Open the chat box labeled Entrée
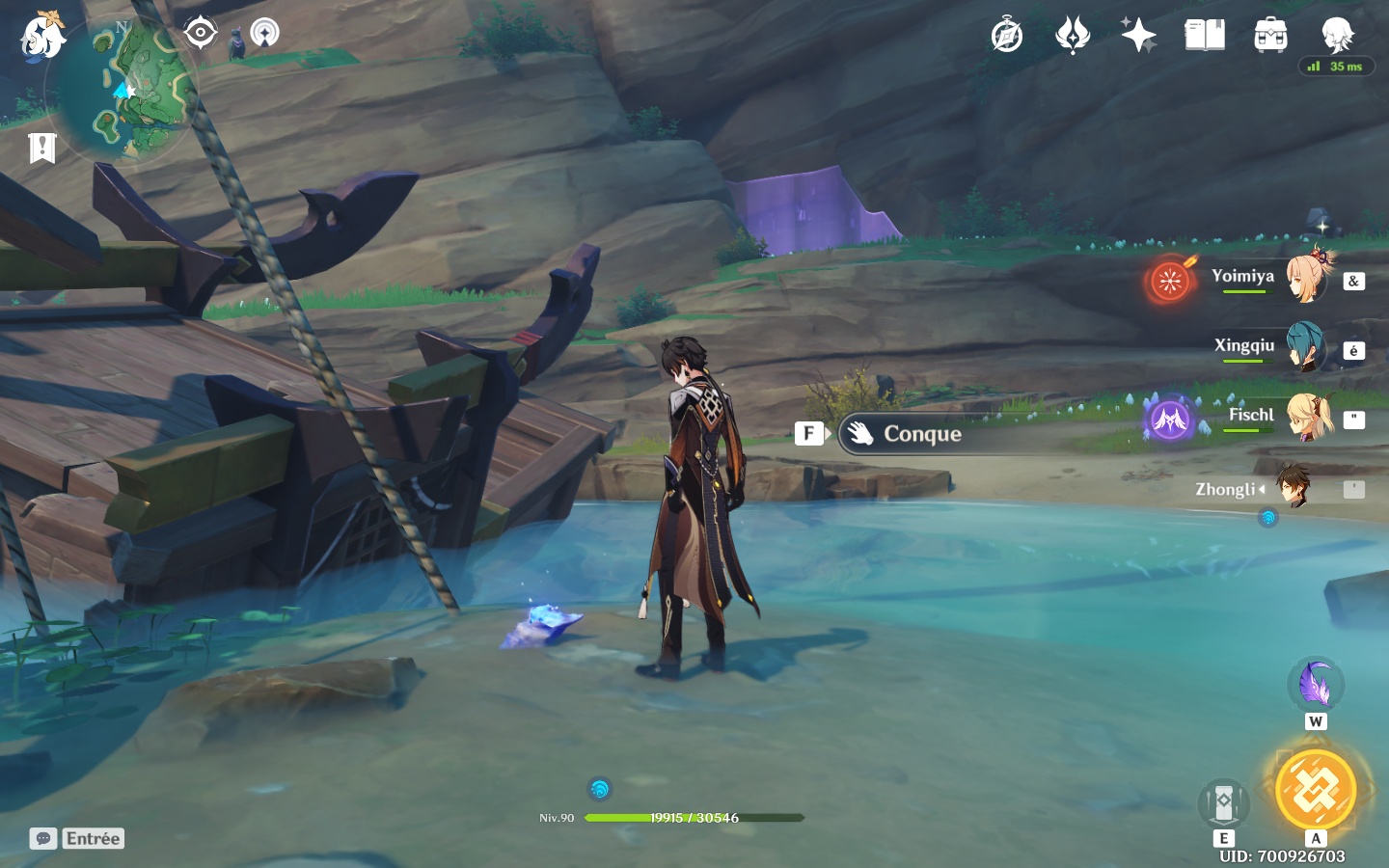 click(77, 838)
